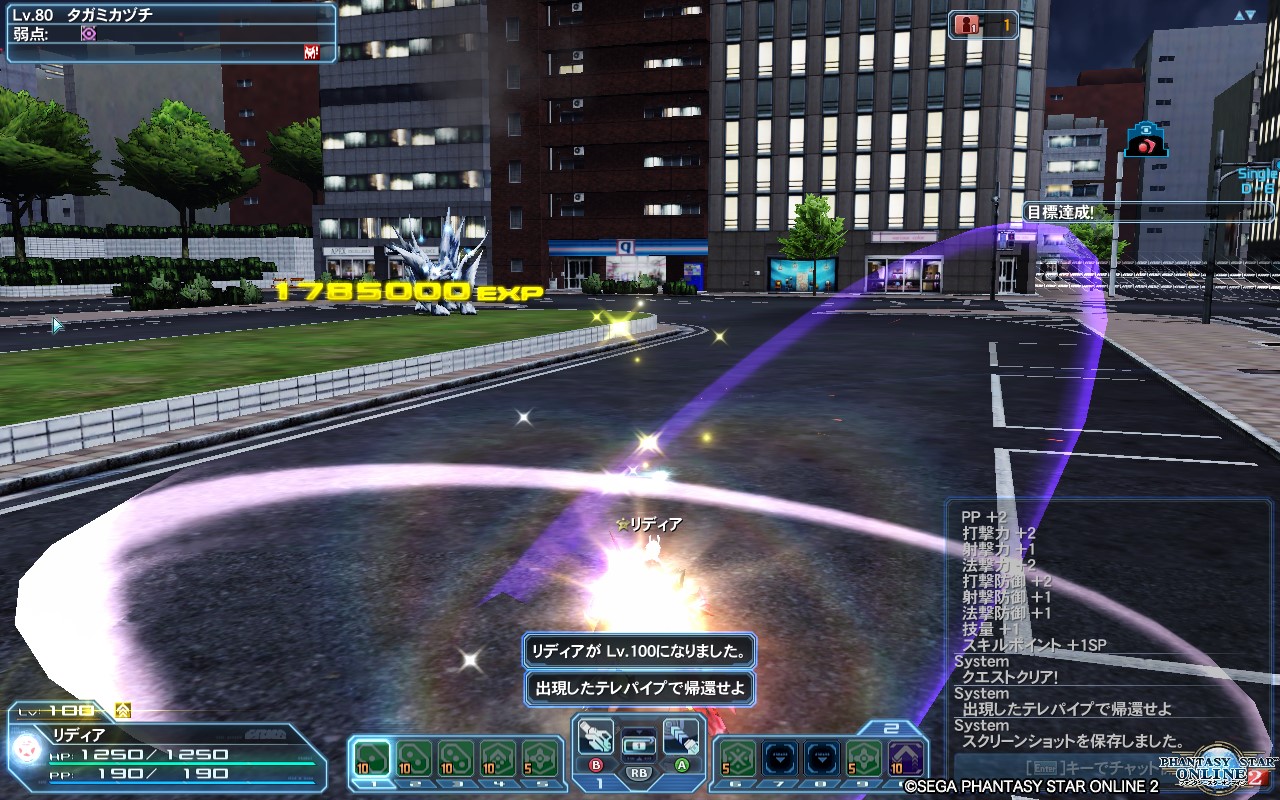Switch to subpalette tab 2
The width and height of the screenshot is (1280, 800).
[x=891, y=726]
